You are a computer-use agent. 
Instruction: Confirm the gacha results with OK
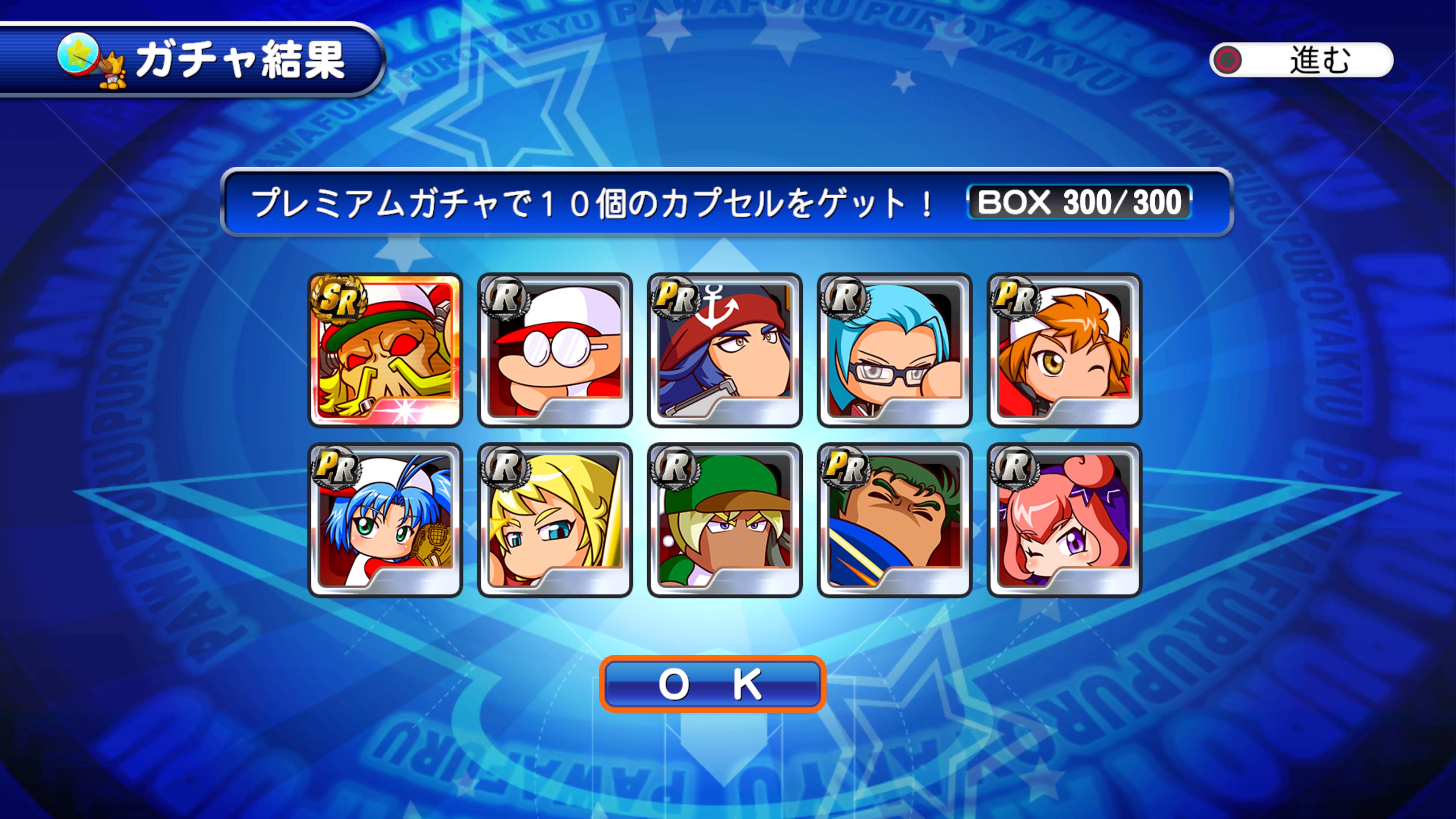coord(712,684)
